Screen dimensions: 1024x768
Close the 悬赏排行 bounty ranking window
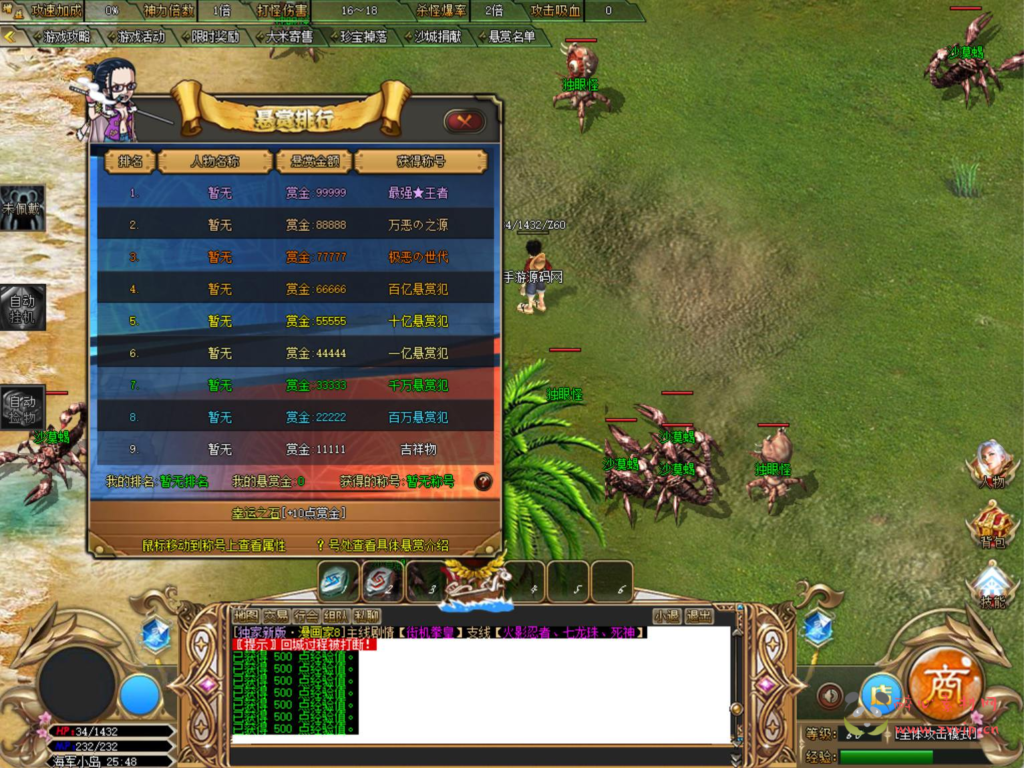coord(464,121)
